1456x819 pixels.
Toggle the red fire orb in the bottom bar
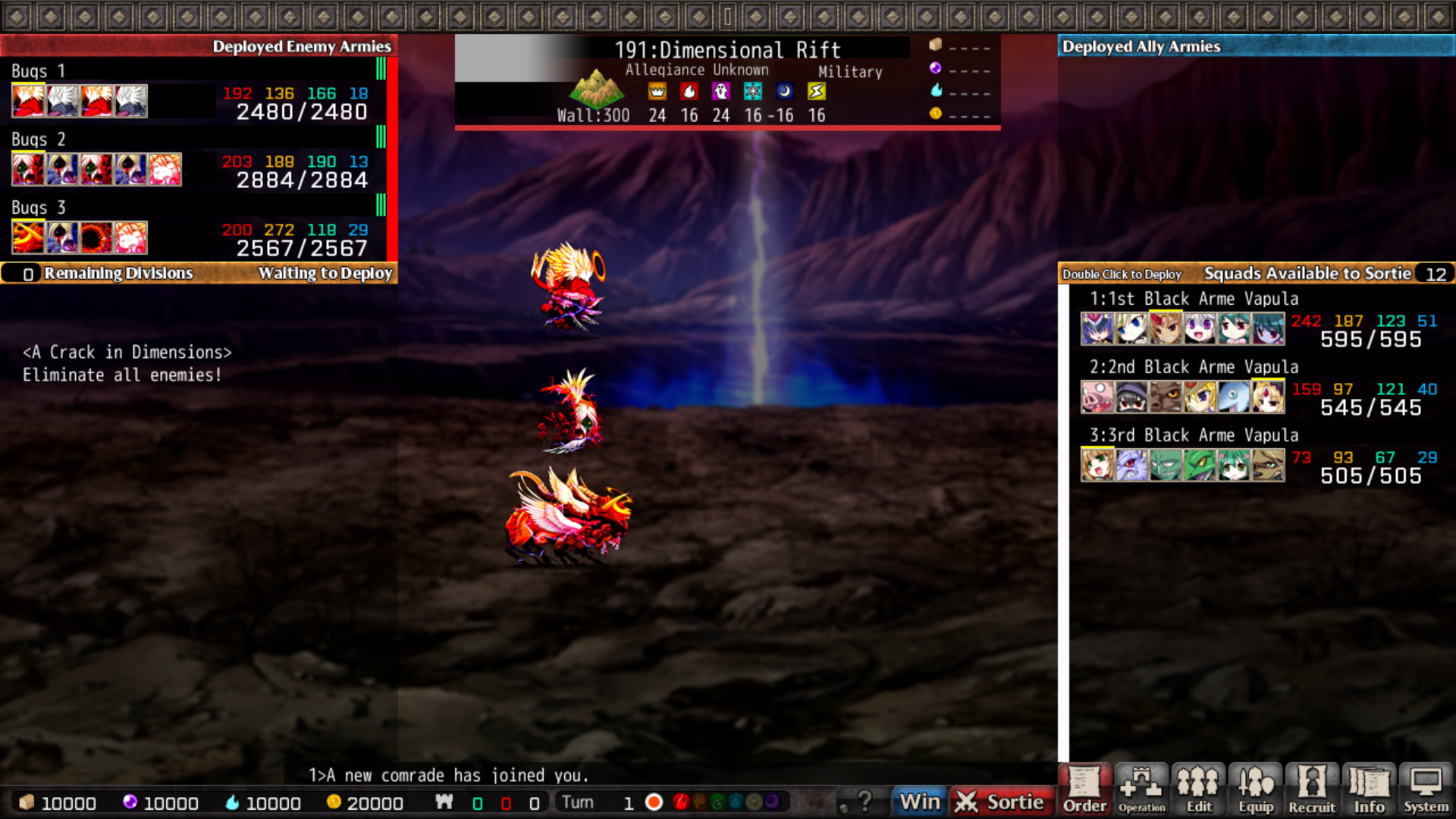[x=680, y=802]
